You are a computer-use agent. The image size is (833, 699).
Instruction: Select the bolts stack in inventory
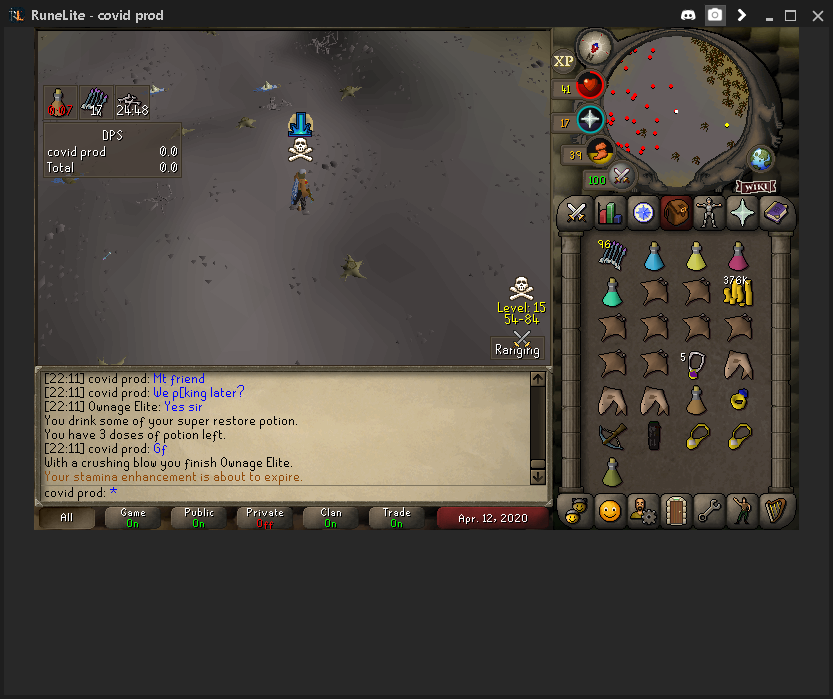tap(612, 255)
